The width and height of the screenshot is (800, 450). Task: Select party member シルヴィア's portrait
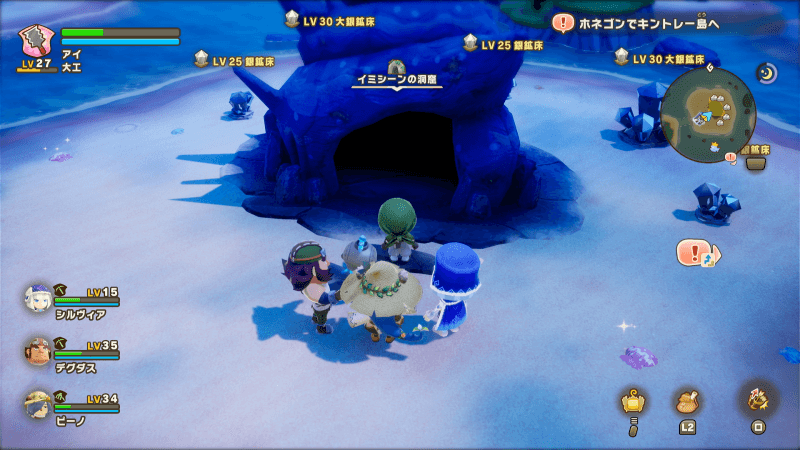coord(38,298)
